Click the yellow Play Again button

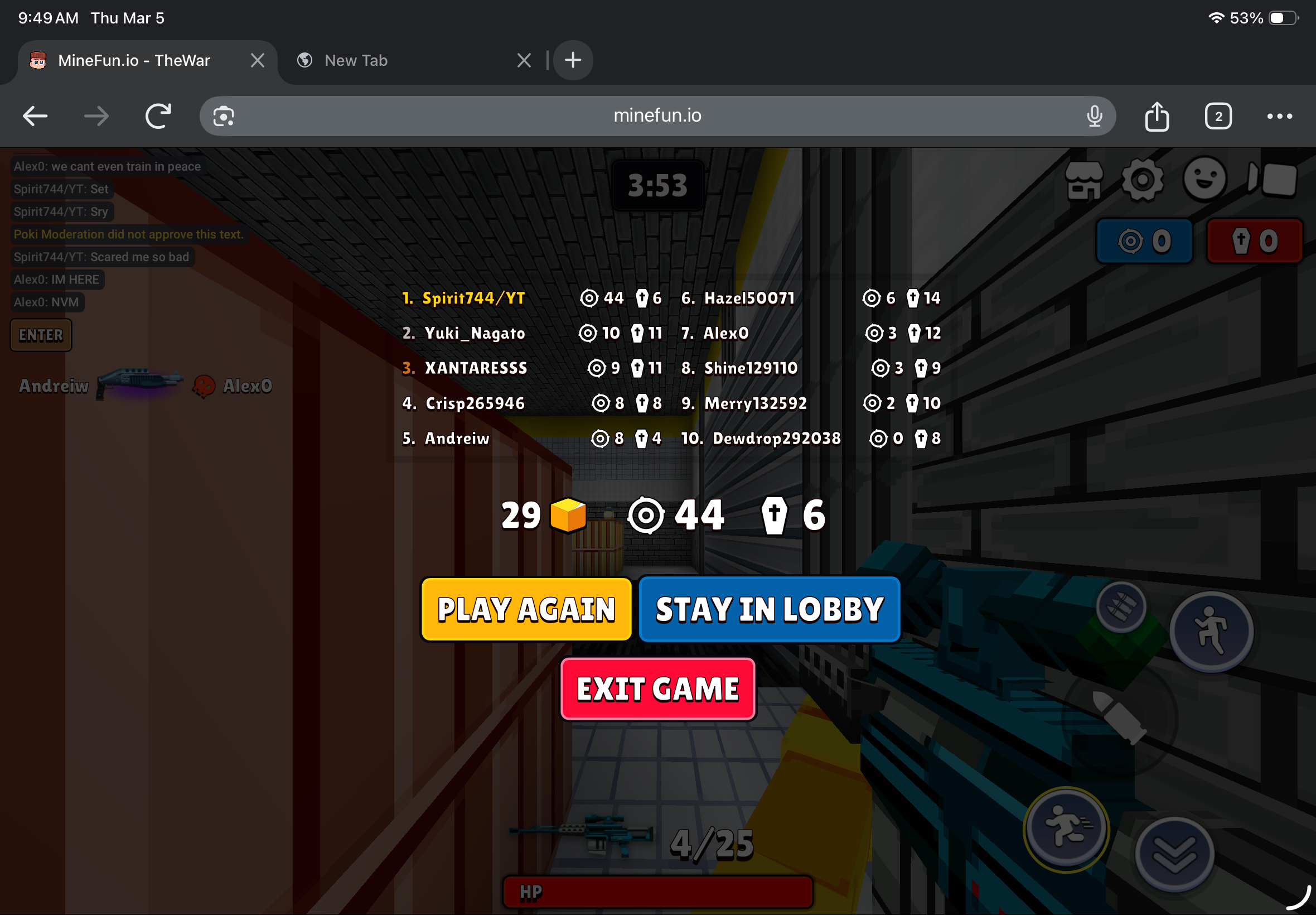coord(526,609)
